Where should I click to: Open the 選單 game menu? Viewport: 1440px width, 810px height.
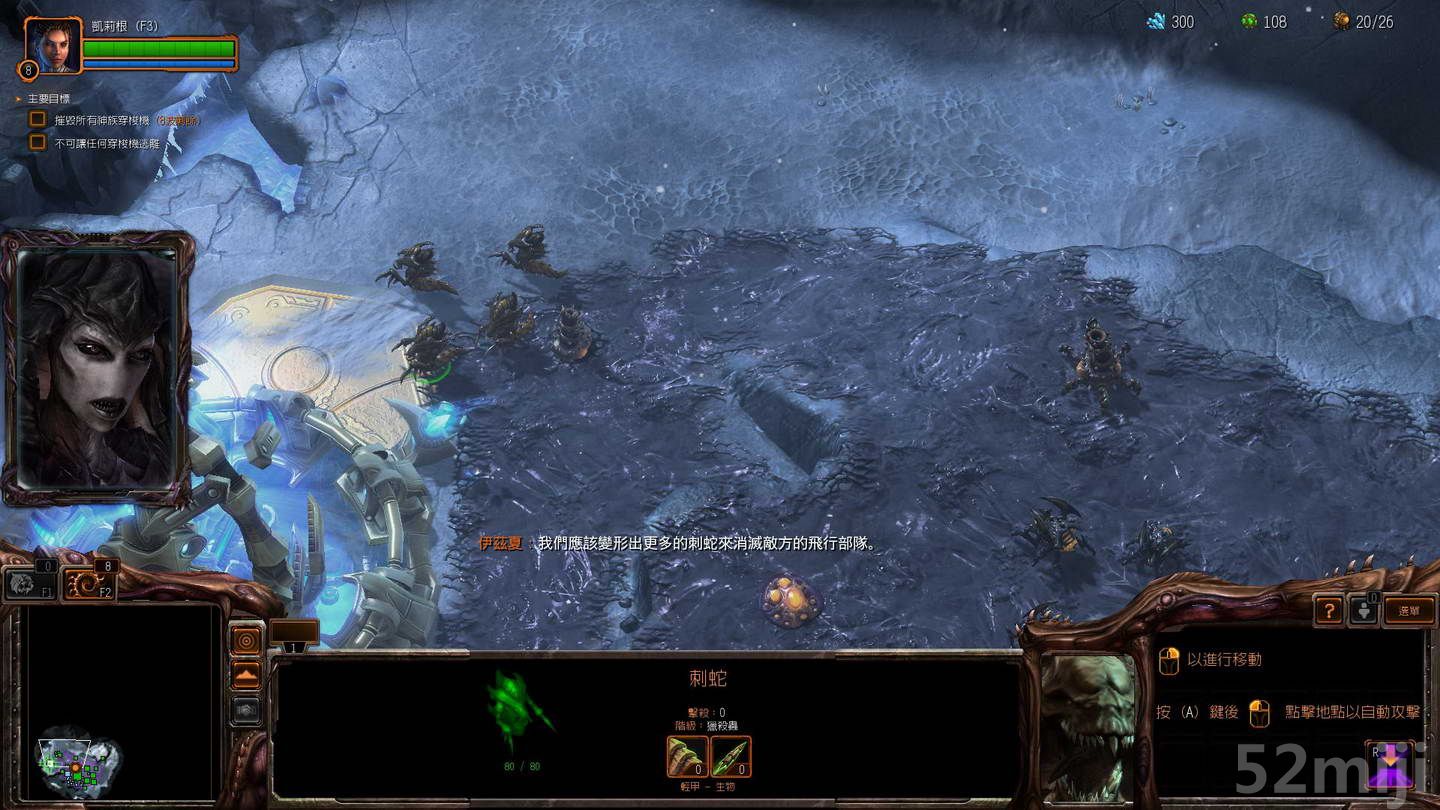pos(1411,611)
